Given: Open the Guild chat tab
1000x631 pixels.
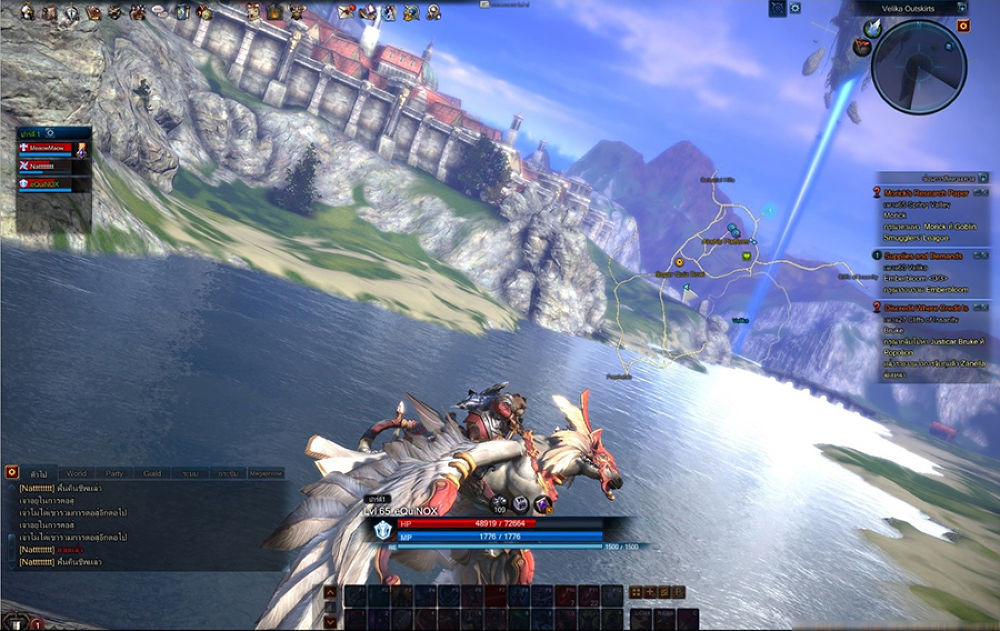Looking at the screenshot, I should pos(152,472).
